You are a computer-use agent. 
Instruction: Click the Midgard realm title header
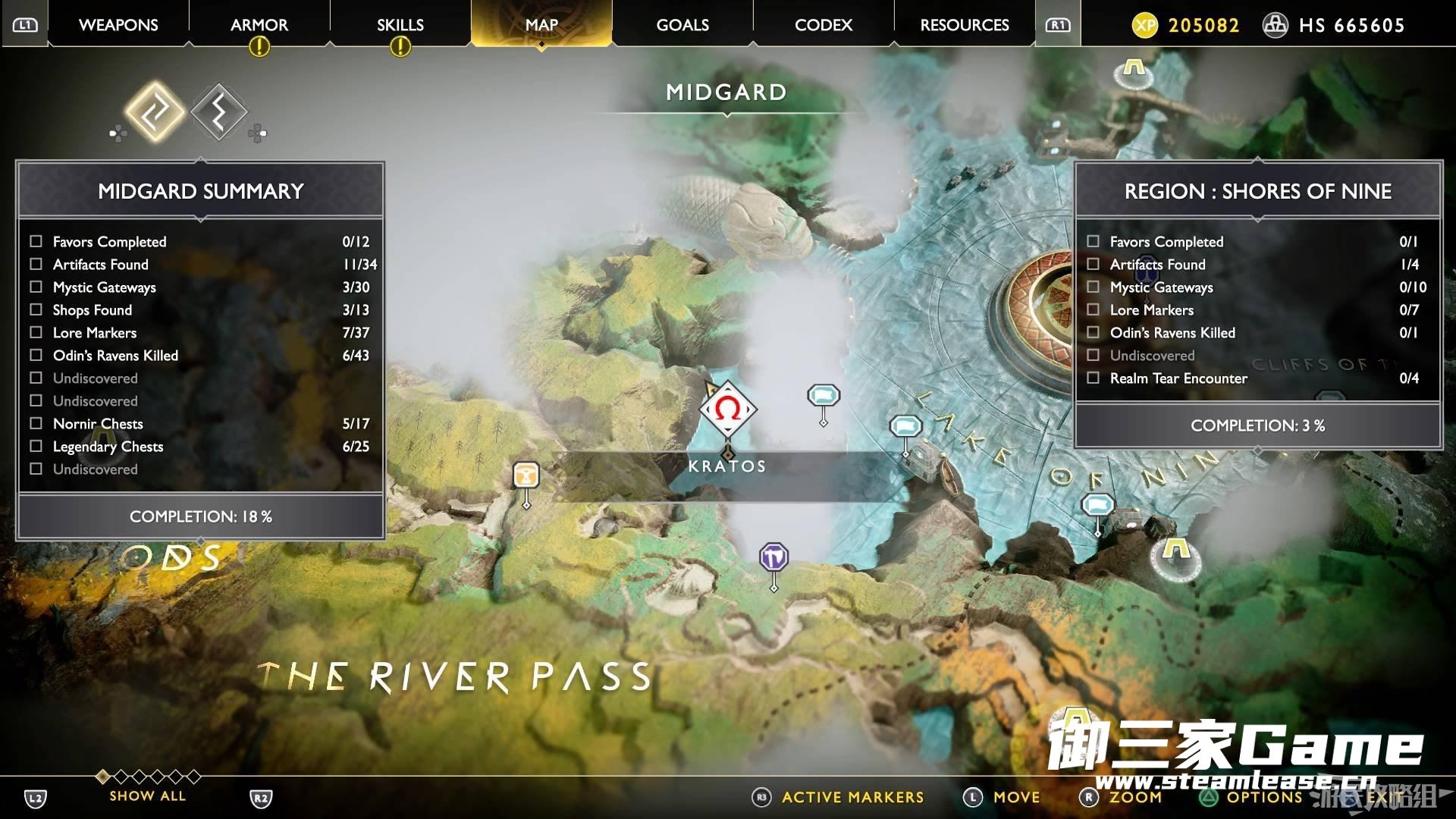coord(726,93)
